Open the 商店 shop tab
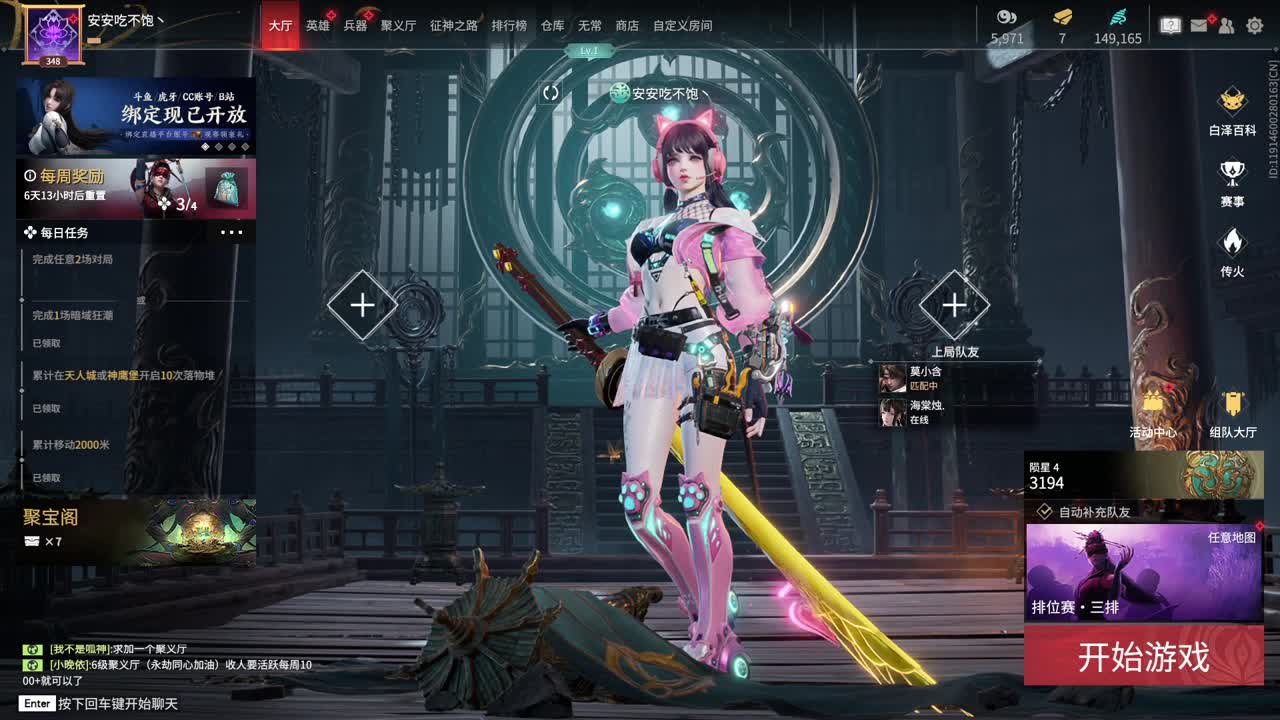 tap(626, 25)
